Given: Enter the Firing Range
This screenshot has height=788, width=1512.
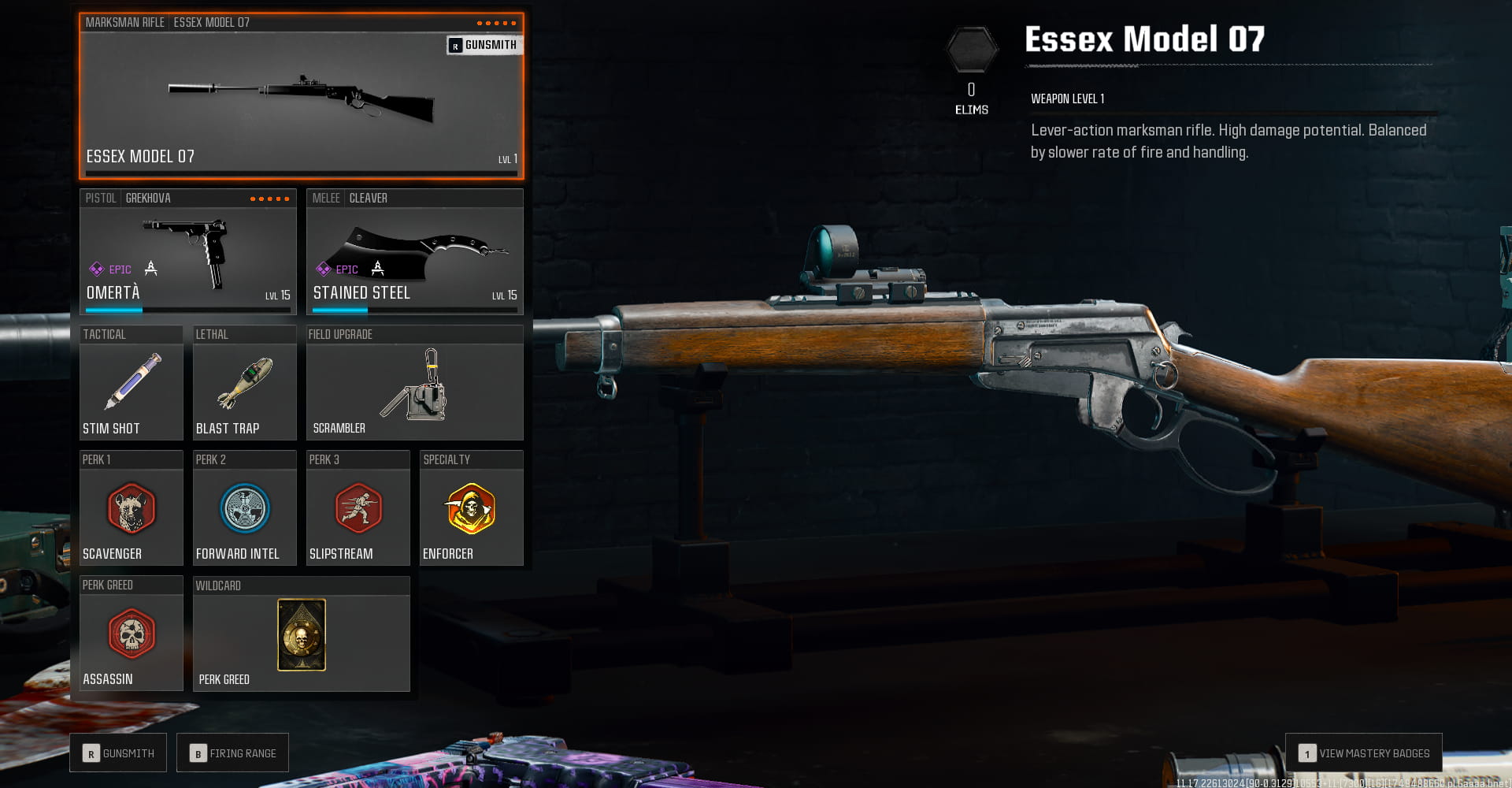Looking at the screenshot, I should (232, 753).
